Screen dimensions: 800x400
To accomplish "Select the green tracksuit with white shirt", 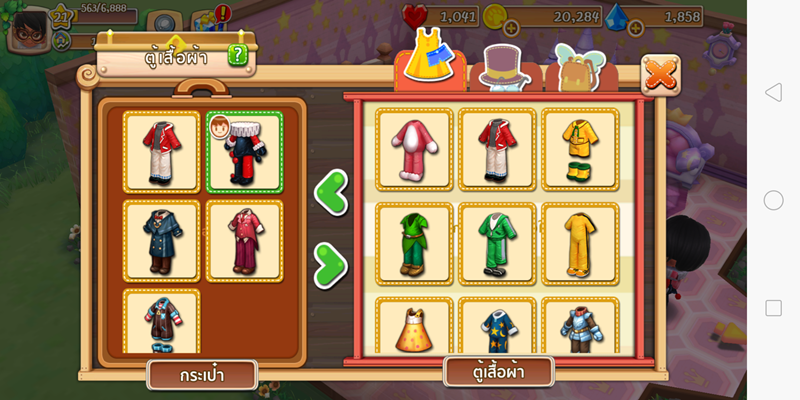I will pyautogui.click(x=497, y=242).
